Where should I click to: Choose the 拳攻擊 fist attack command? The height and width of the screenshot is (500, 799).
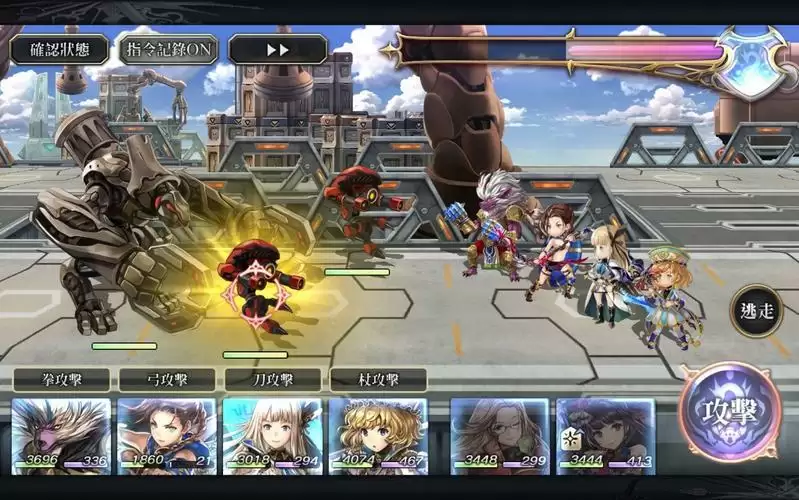click(62, 380)
